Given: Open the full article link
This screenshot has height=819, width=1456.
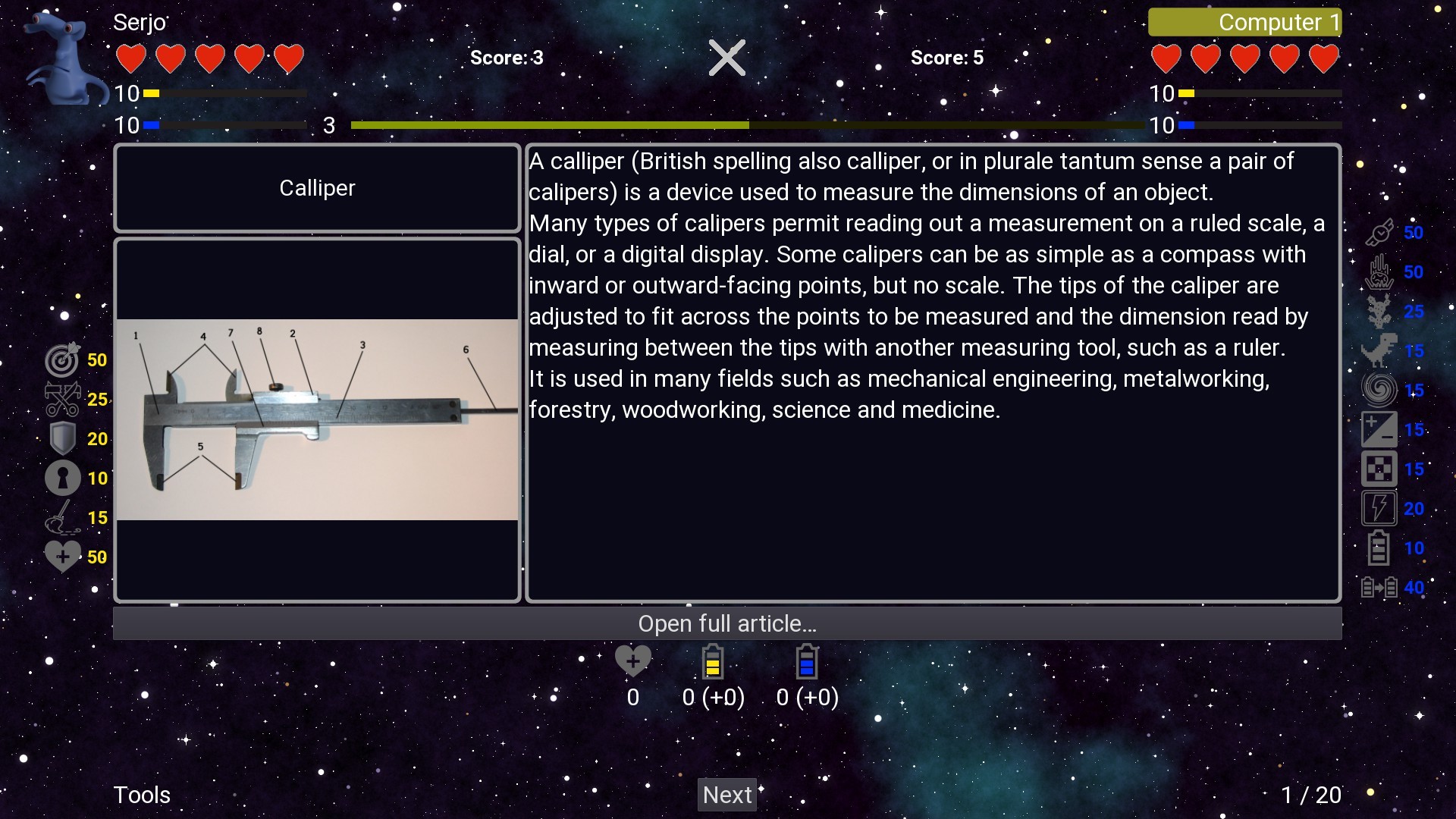Looking at the screenshot, I should pyautogui.click(x=727, y=623).
